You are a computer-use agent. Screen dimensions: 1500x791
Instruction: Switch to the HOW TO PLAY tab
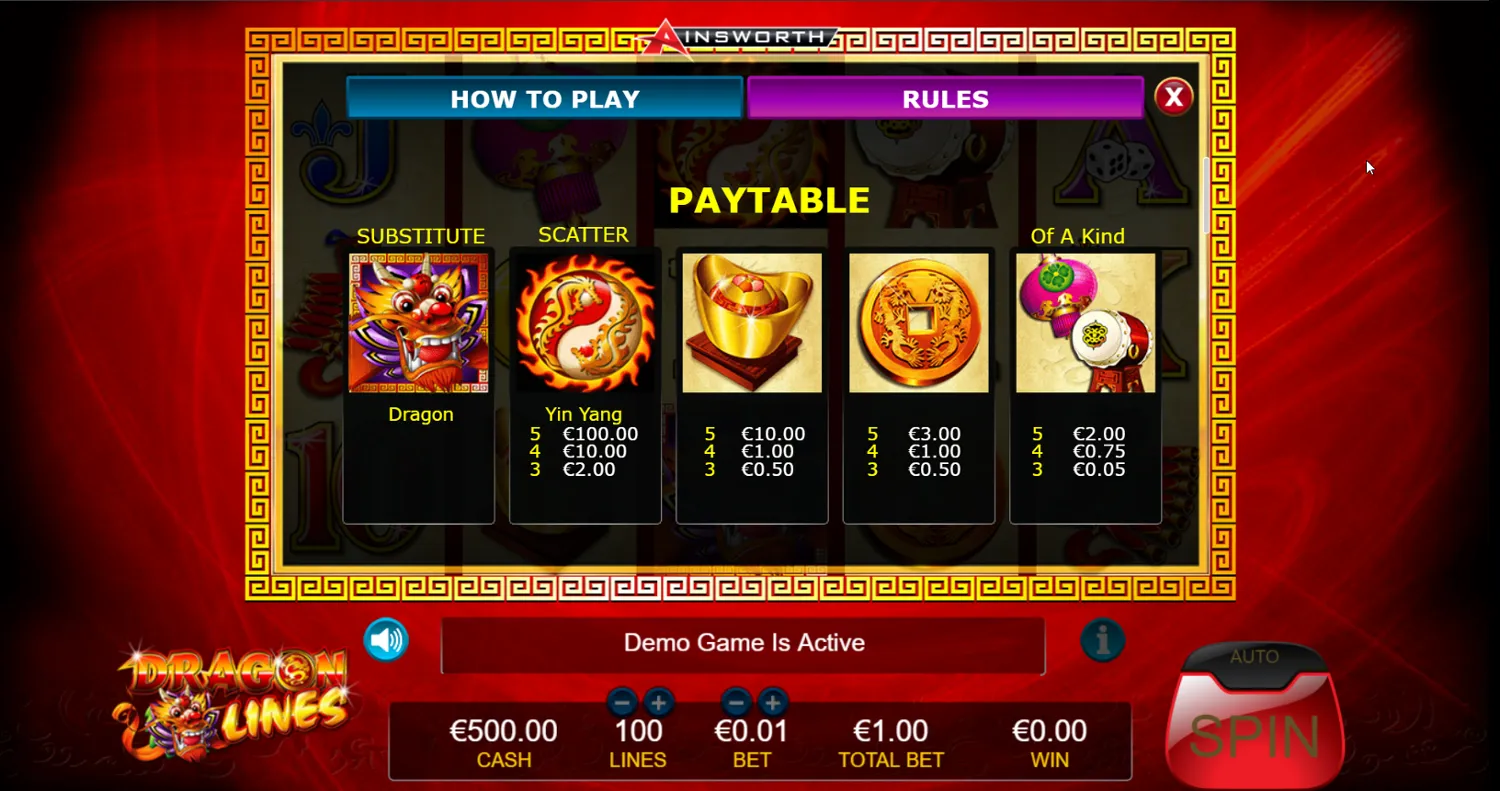(544, 98)
